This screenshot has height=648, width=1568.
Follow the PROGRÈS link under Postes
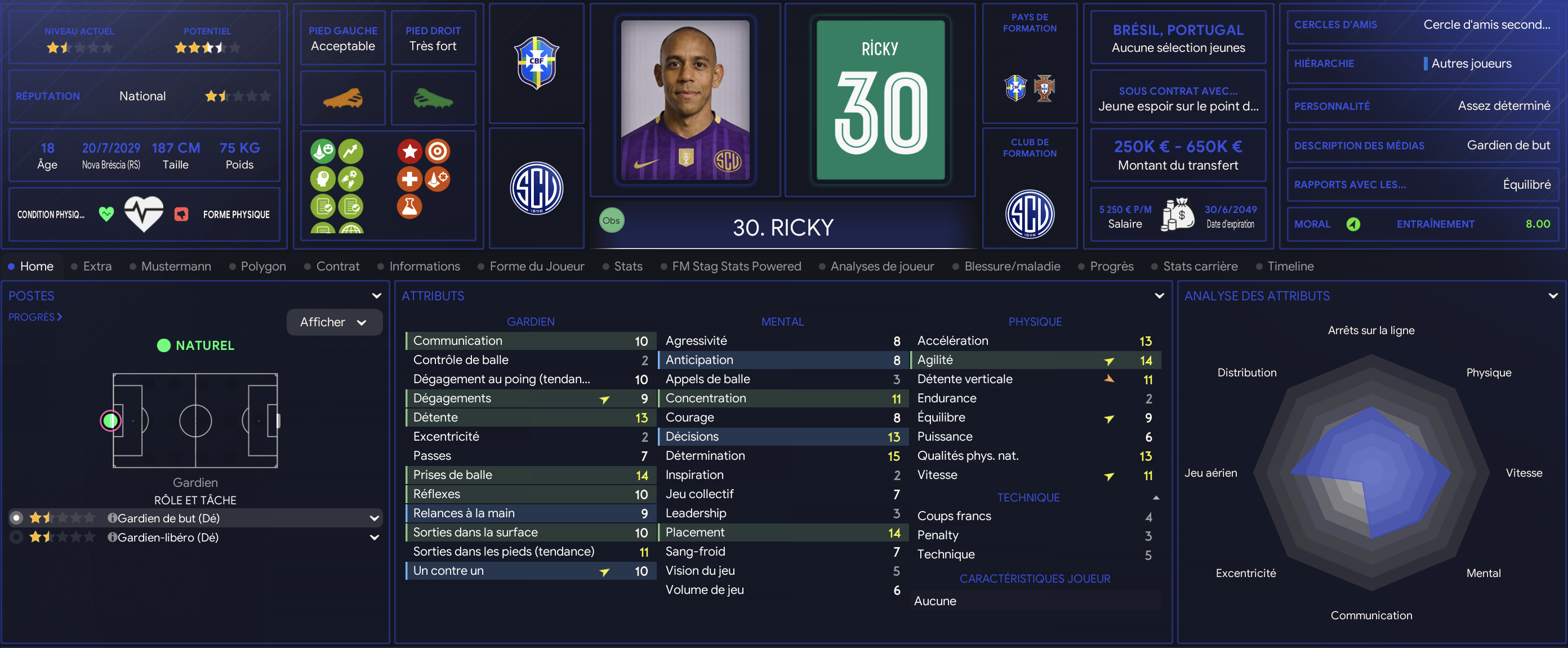35,317
